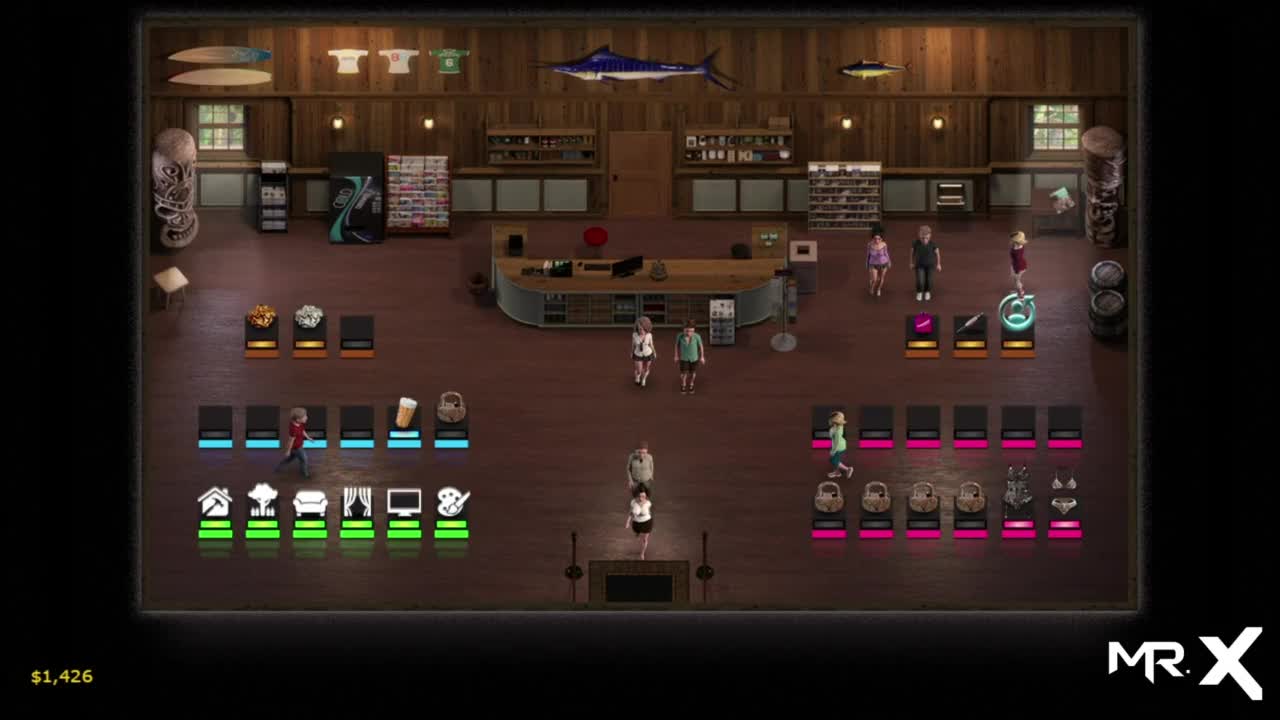1280x720 pixels.
Task: Select the gold nugget shop item
Action: pyautogui.click(x=262, y=318)
